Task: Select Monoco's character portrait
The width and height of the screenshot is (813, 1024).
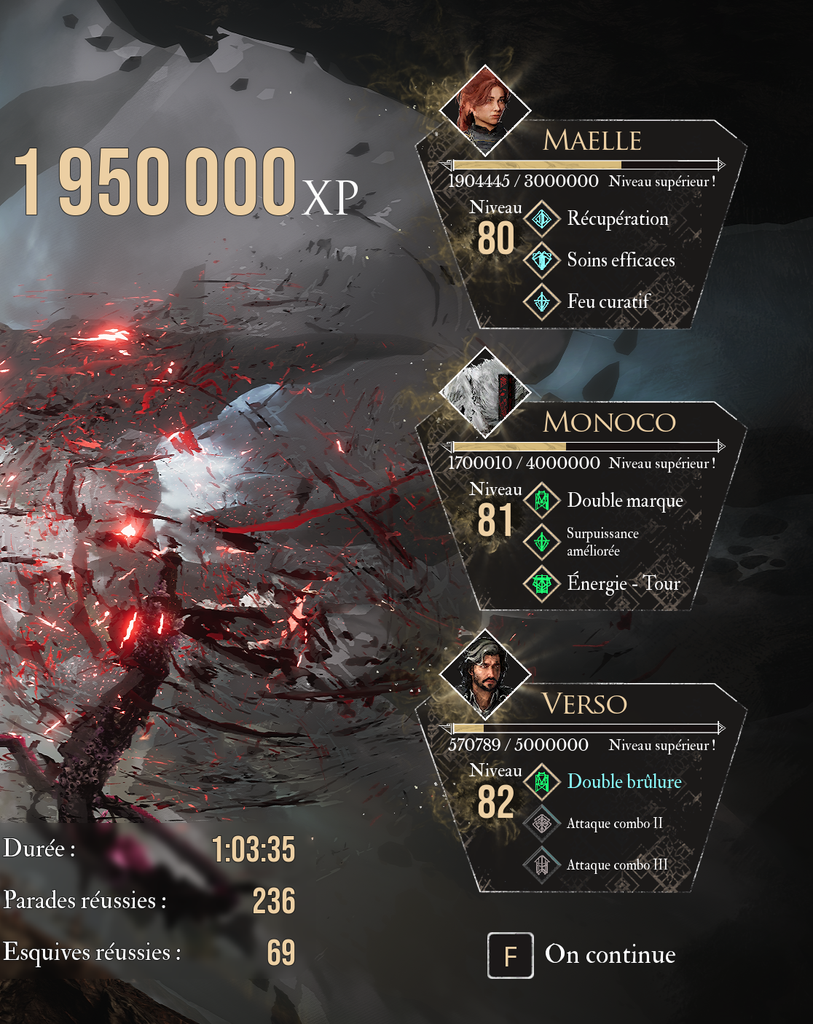Action: click(x=485, y=392)
